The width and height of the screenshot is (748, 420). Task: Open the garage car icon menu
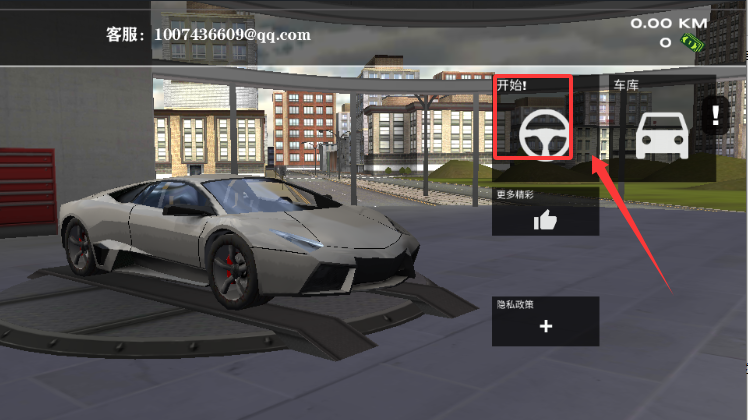[661, 135]
